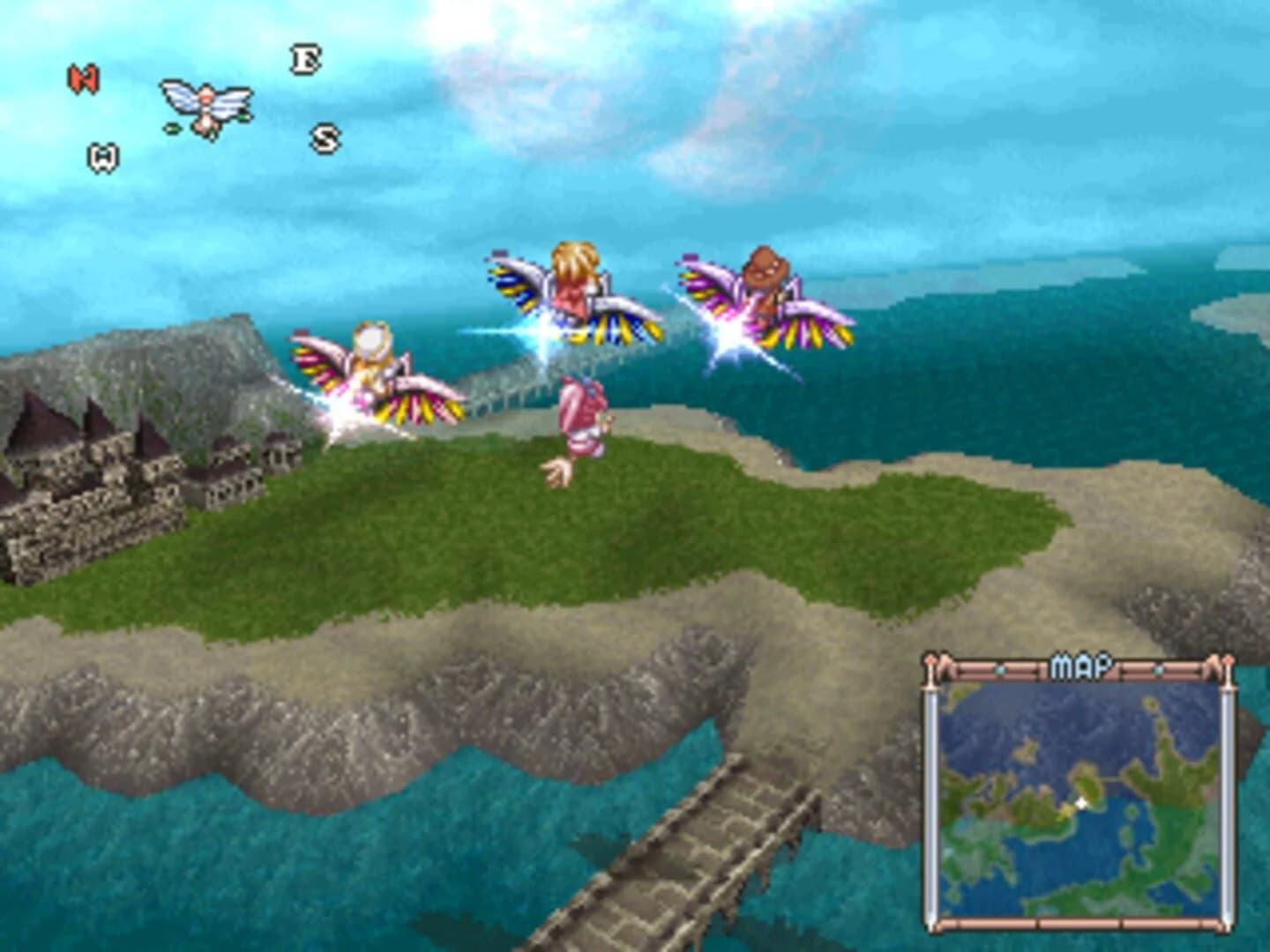Select the S compass direction marker
Screen dimensions: 1270x952
[325, 138]
